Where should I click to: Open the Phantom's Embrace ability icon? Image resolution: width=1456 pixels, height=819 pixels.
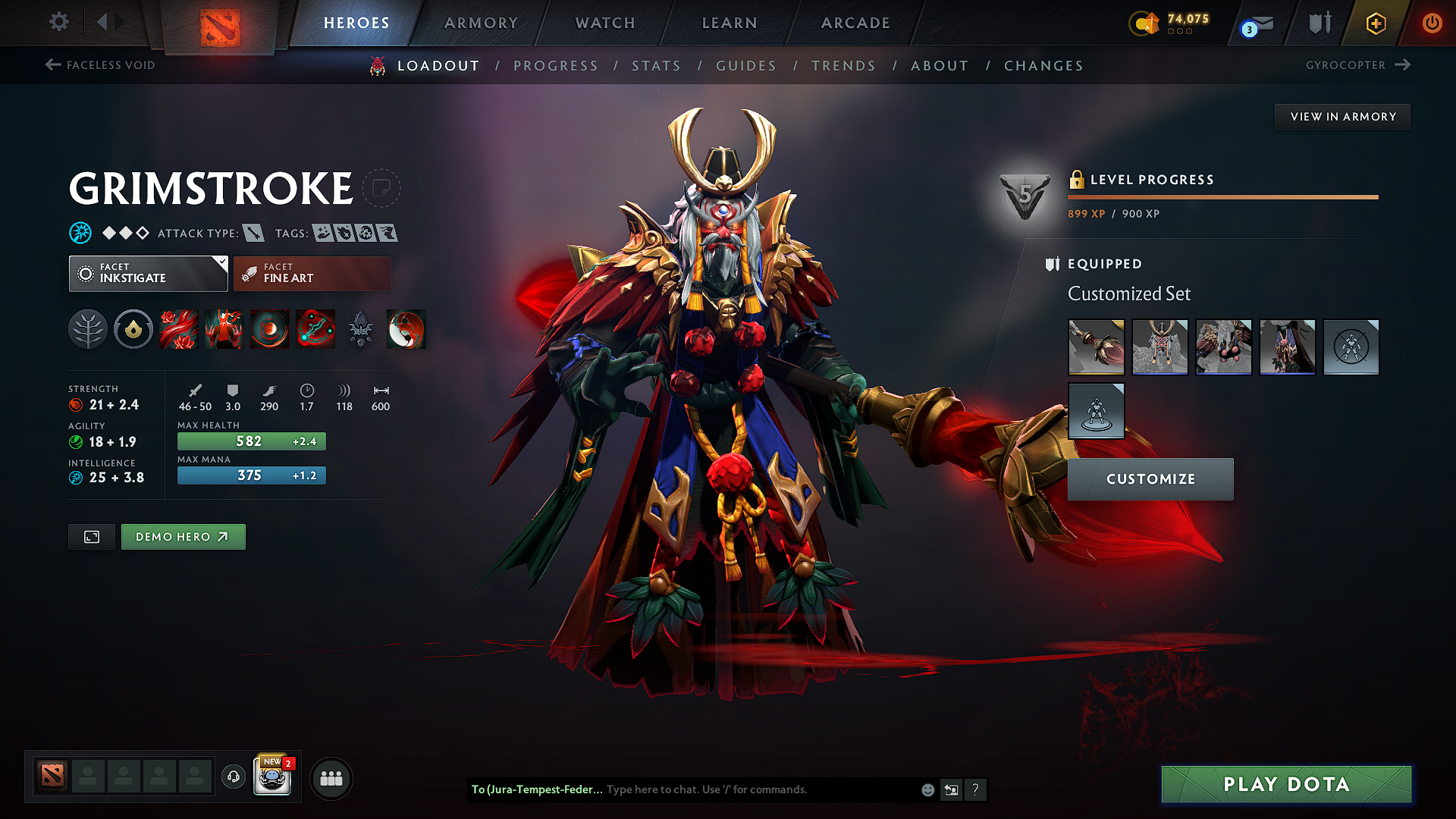[224, 329]
